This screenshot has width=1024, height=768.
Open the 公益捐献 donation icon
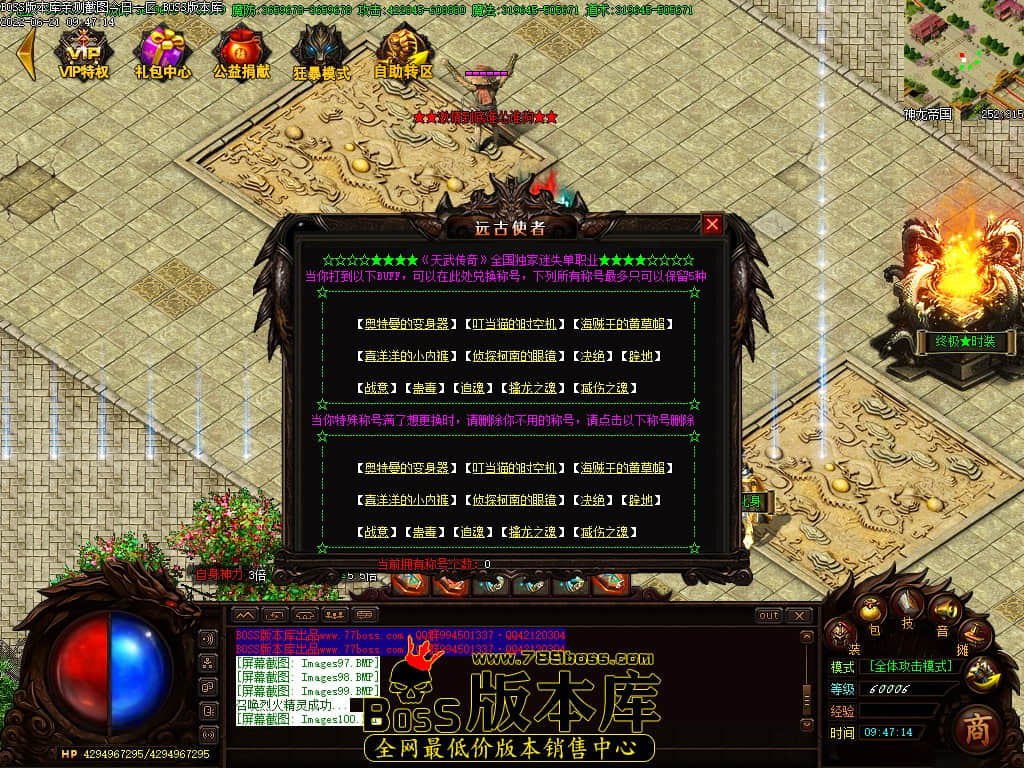pos(241,52)
